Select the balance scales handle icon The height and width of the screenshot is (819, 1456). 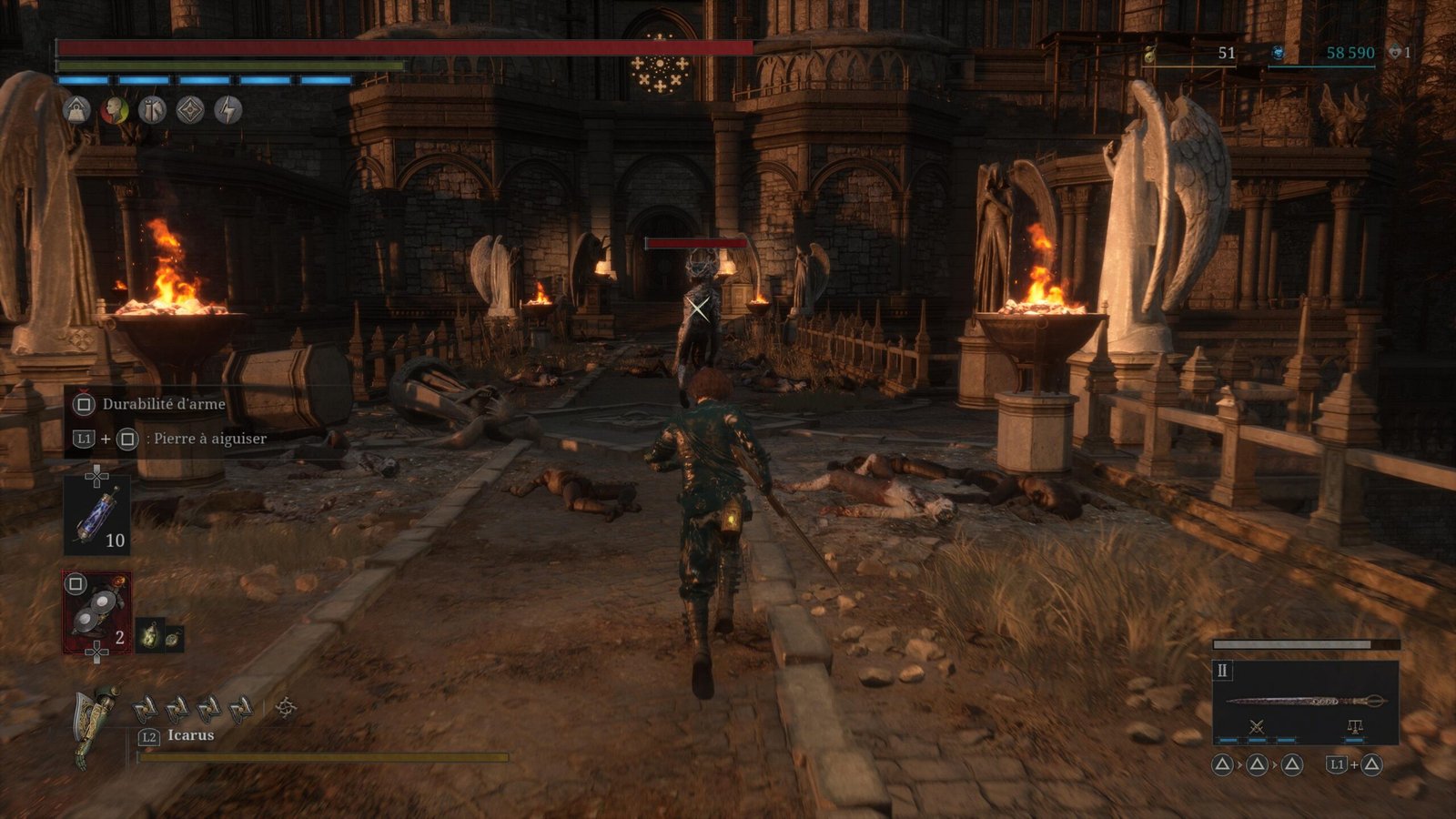pos(1354,726)
